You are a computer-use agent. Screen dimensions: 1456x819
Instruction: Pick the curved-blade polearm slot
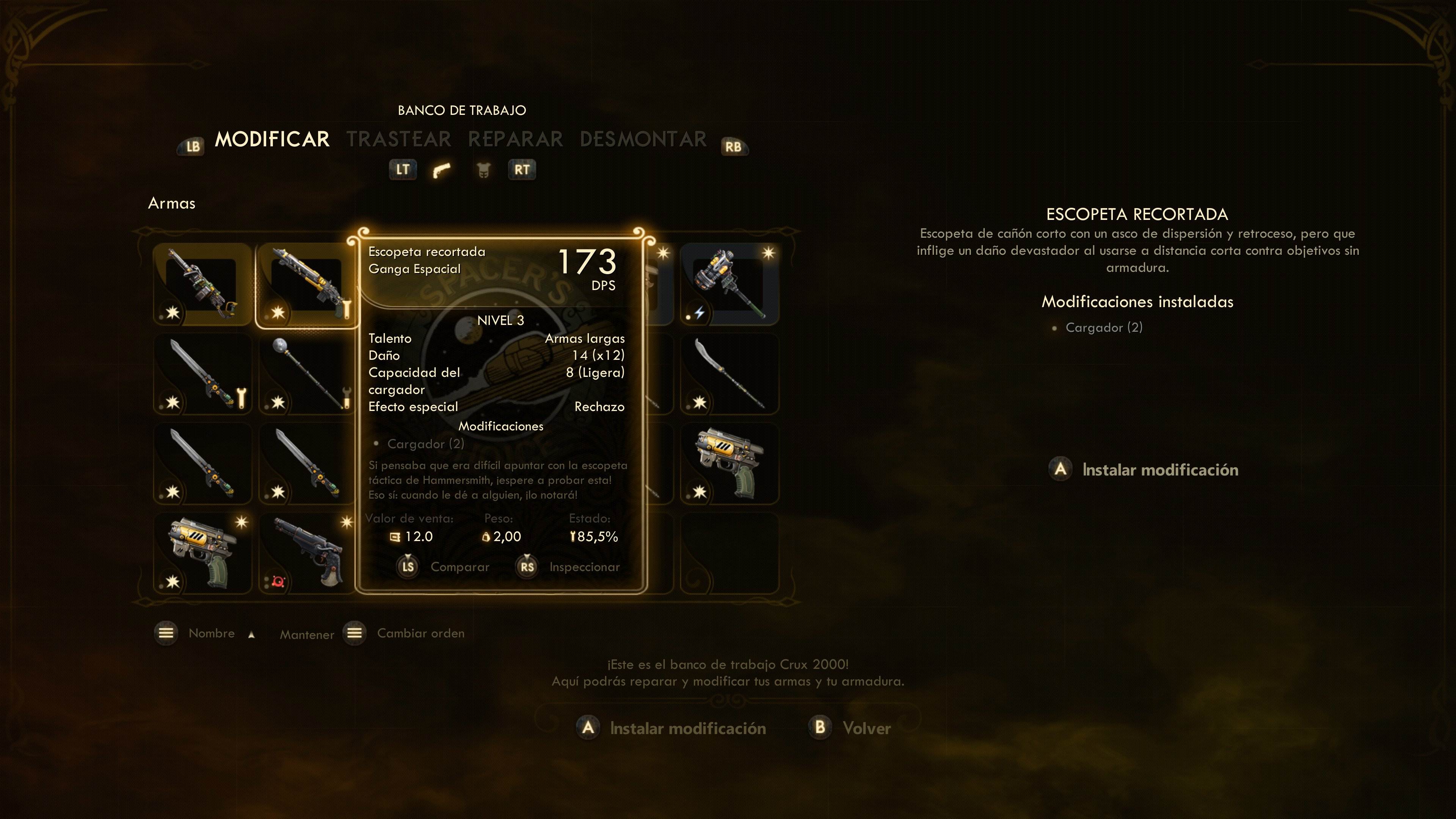pyautogui.click(x=729, y=374)
